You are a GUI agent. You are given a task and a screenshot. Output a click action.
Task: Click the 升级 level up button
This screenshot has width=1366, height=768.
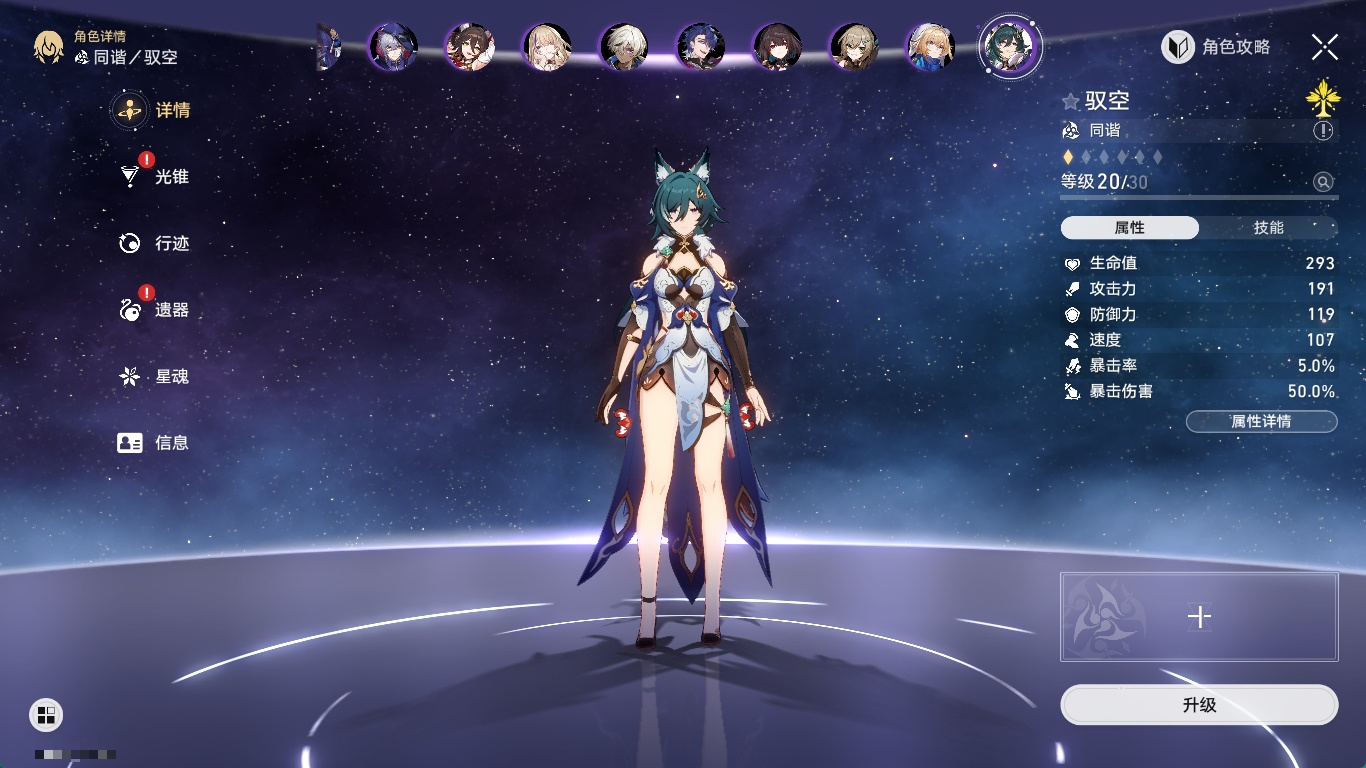1199,705
